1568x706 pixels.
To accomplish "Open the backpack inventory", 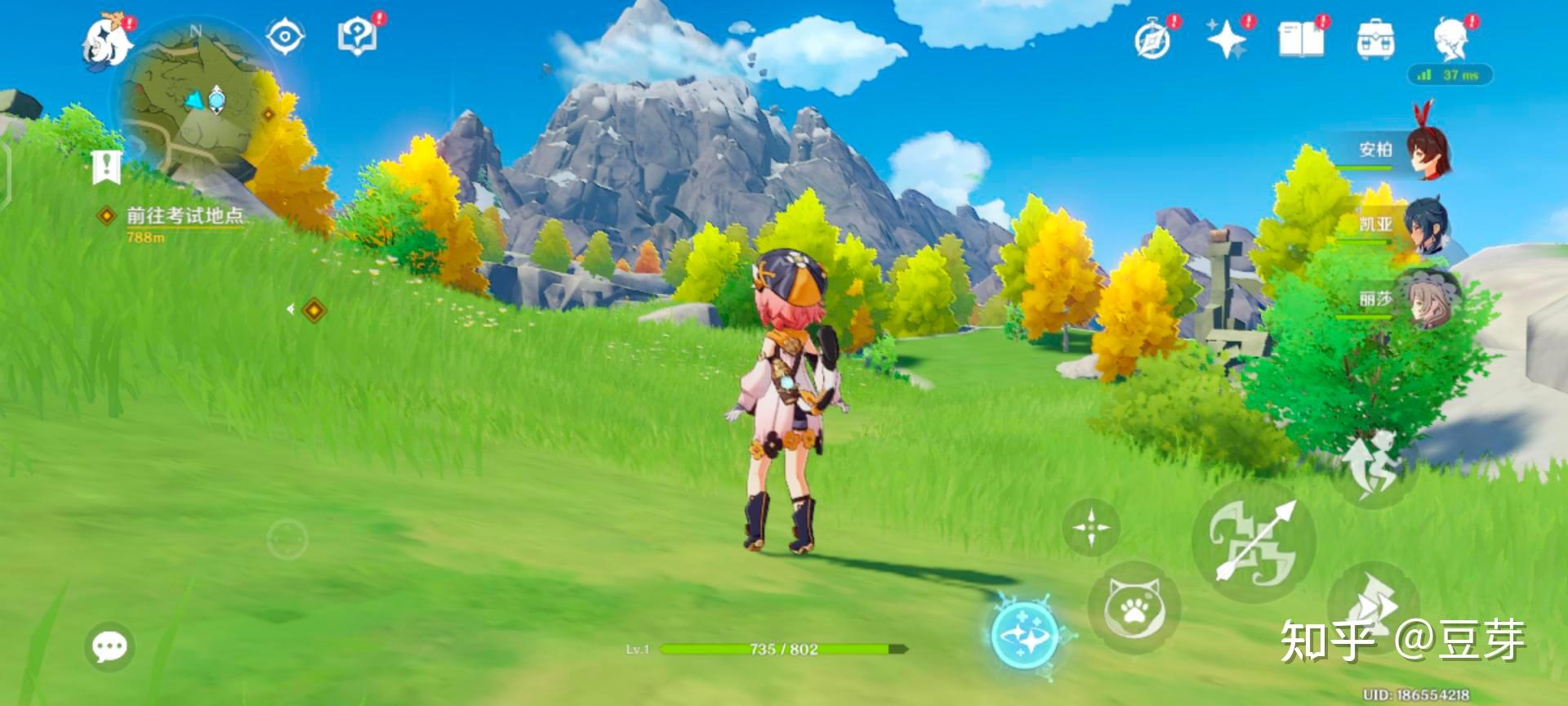I will 1375,39.
